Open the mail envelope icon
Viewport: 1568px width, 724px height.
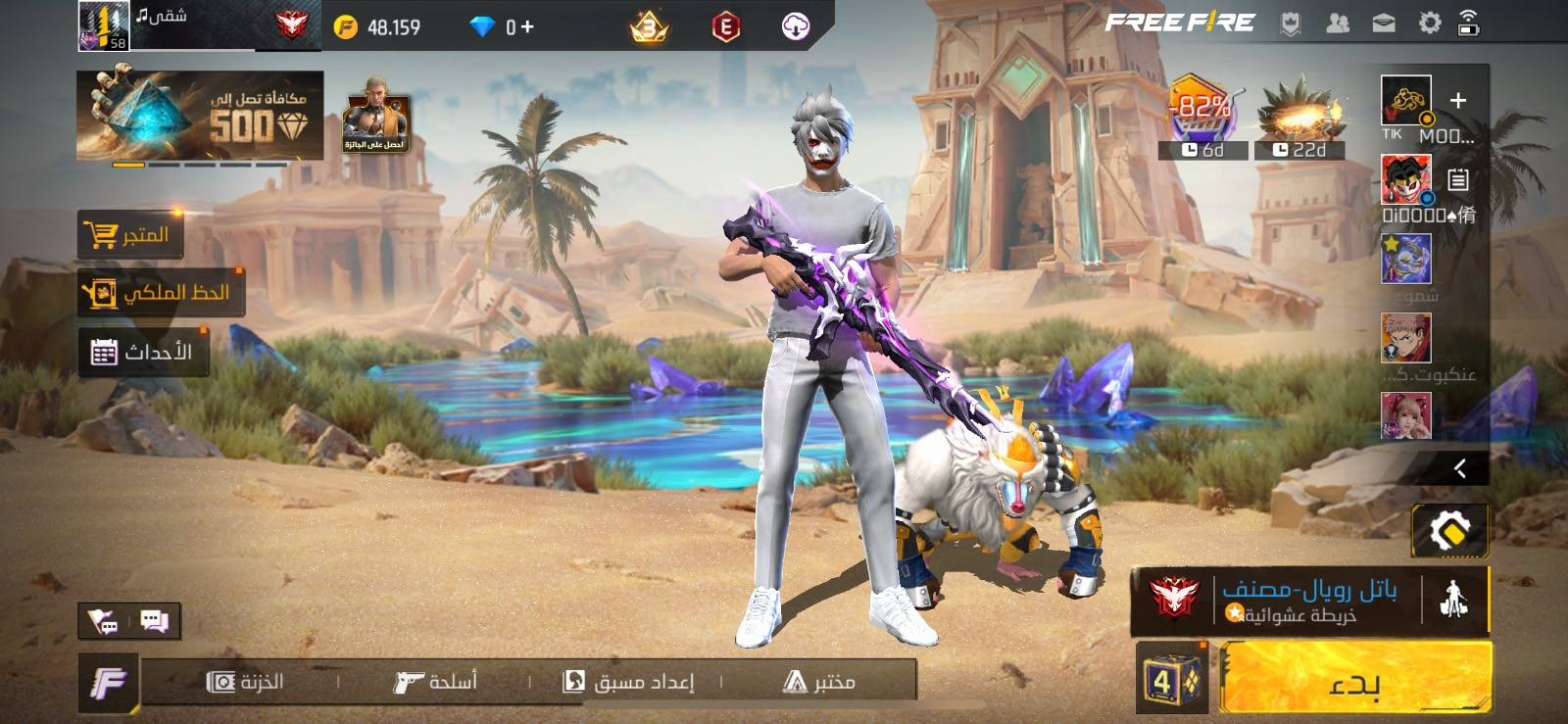coord(1384,24)
